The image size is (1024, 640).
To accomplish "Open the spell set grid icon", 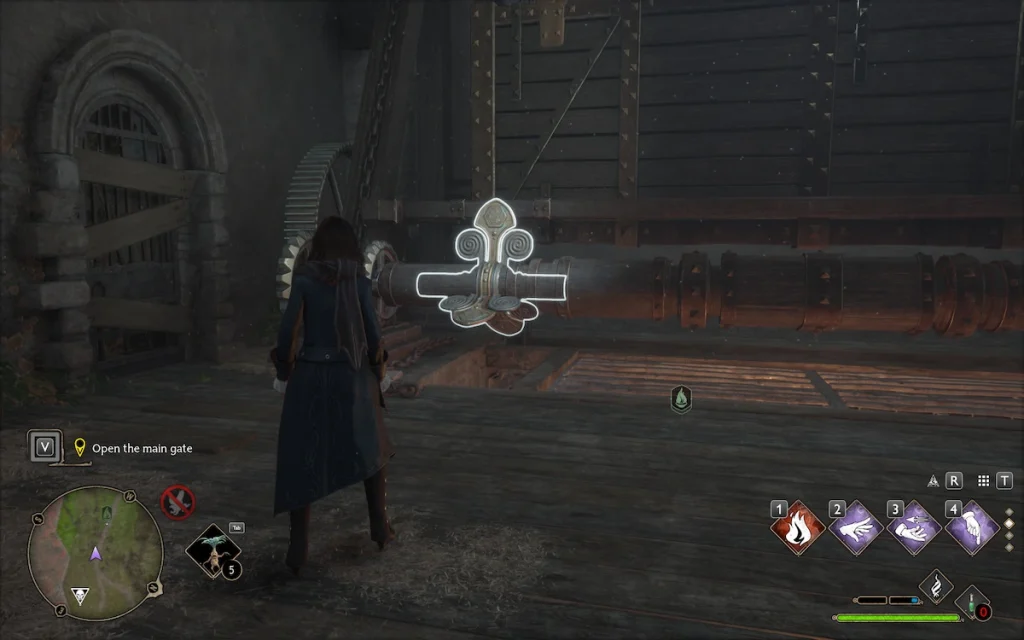I will coord(983,481).
